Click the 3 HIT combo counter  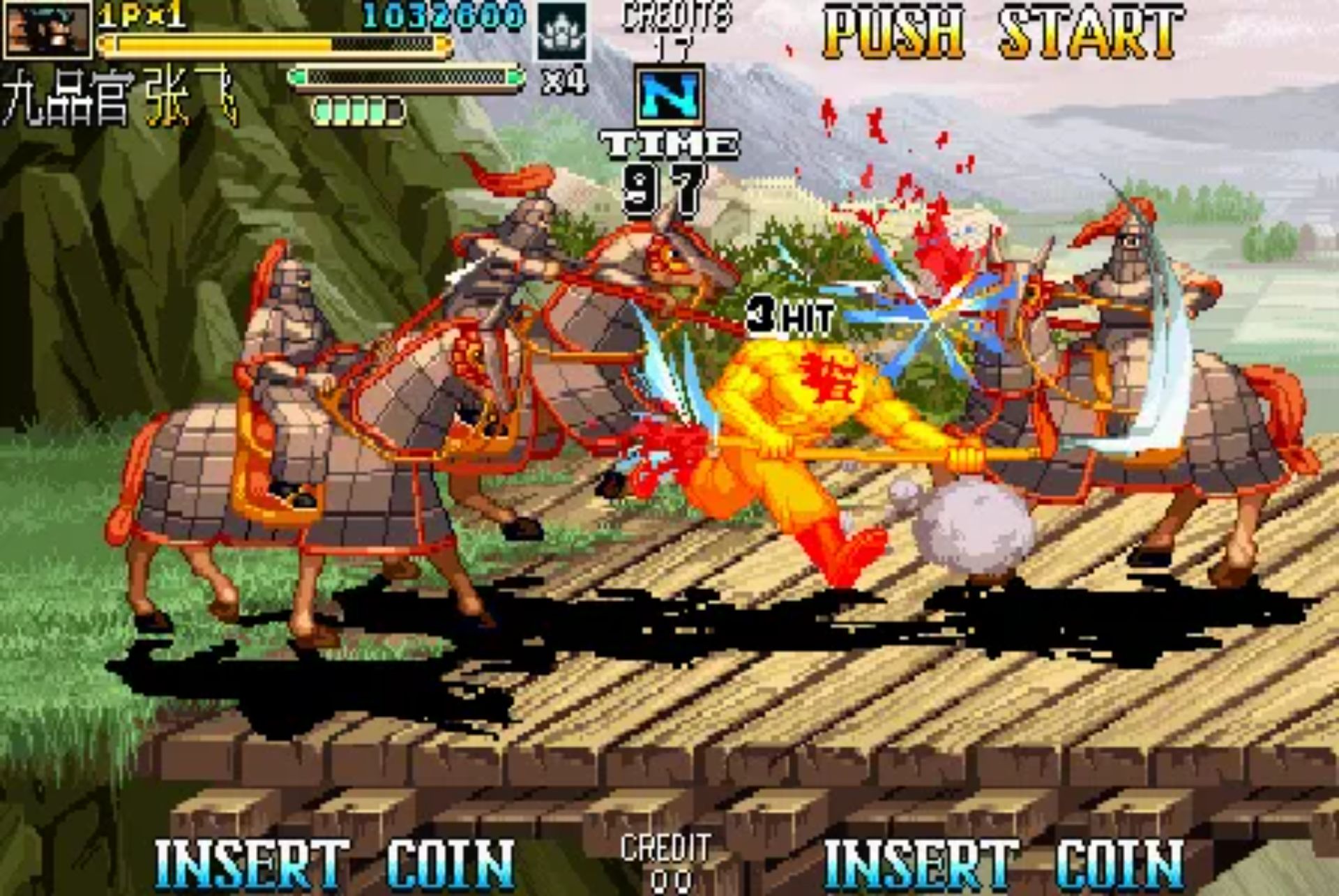click(788, 315)
